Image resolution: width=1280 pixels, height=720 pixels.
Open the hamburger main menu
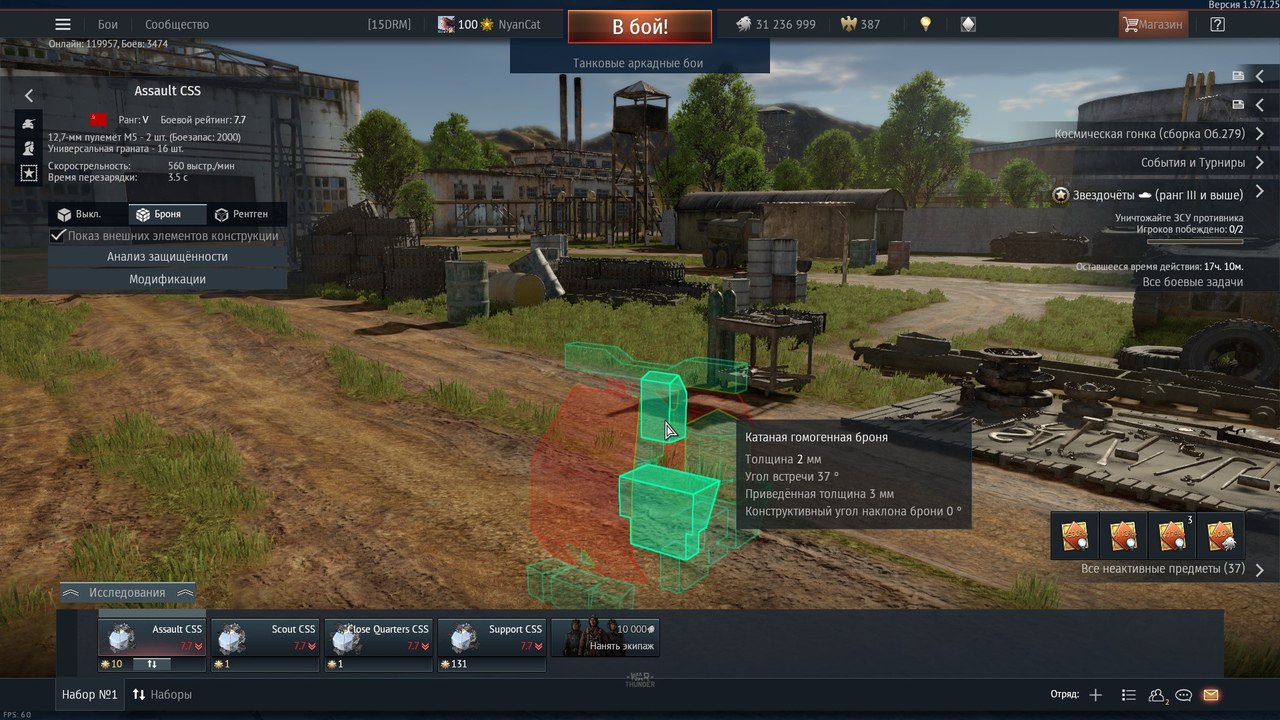click(x=63, y=24)
